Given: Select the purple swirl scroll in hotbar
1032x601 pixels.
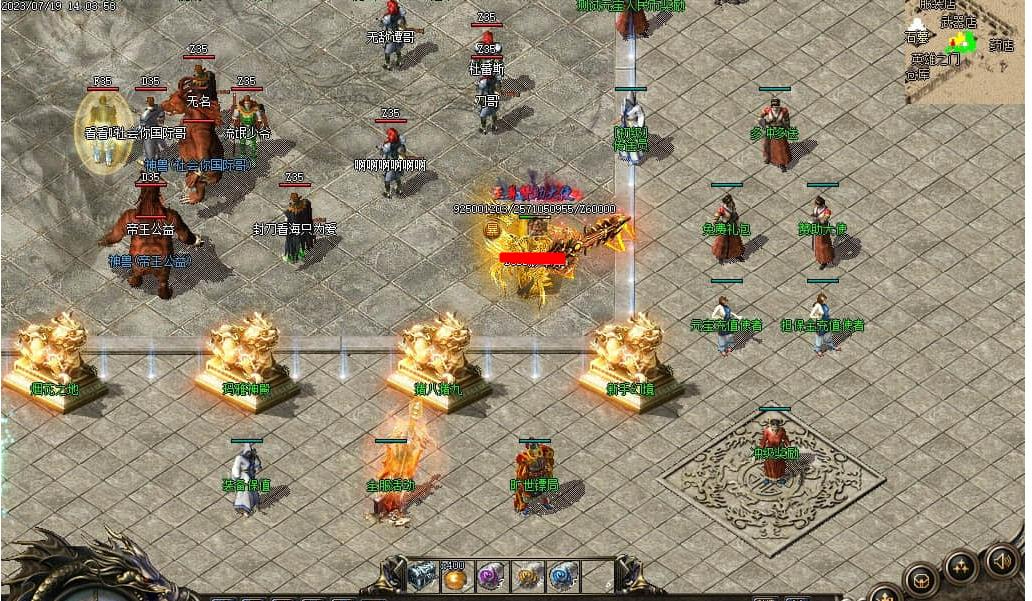Looking at the screenshot, I should click(490, 577).
